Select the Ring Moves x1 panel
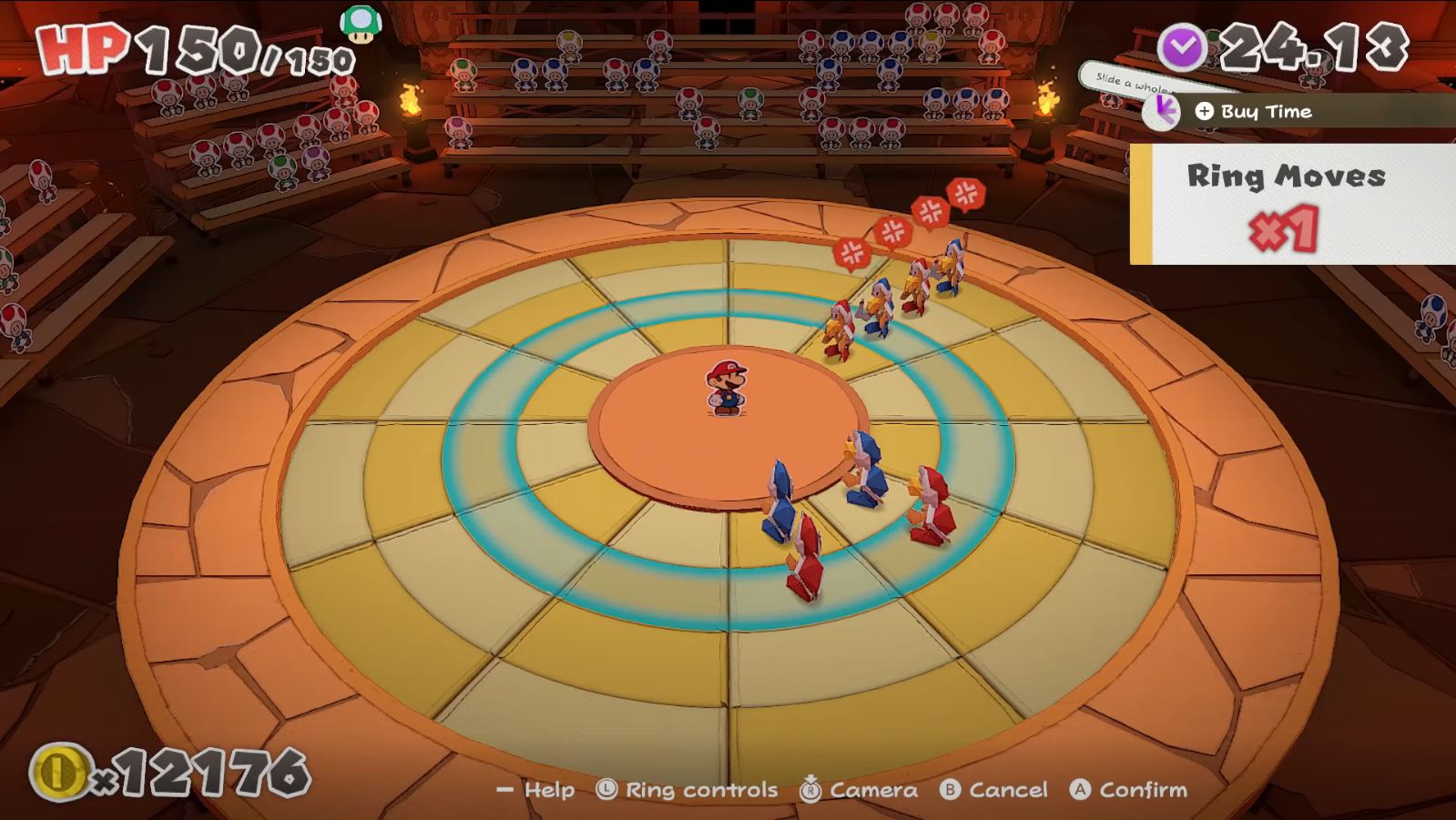Image resolution: width=1456 pixels, height=820 pixels. click(x=1287, y=202)
